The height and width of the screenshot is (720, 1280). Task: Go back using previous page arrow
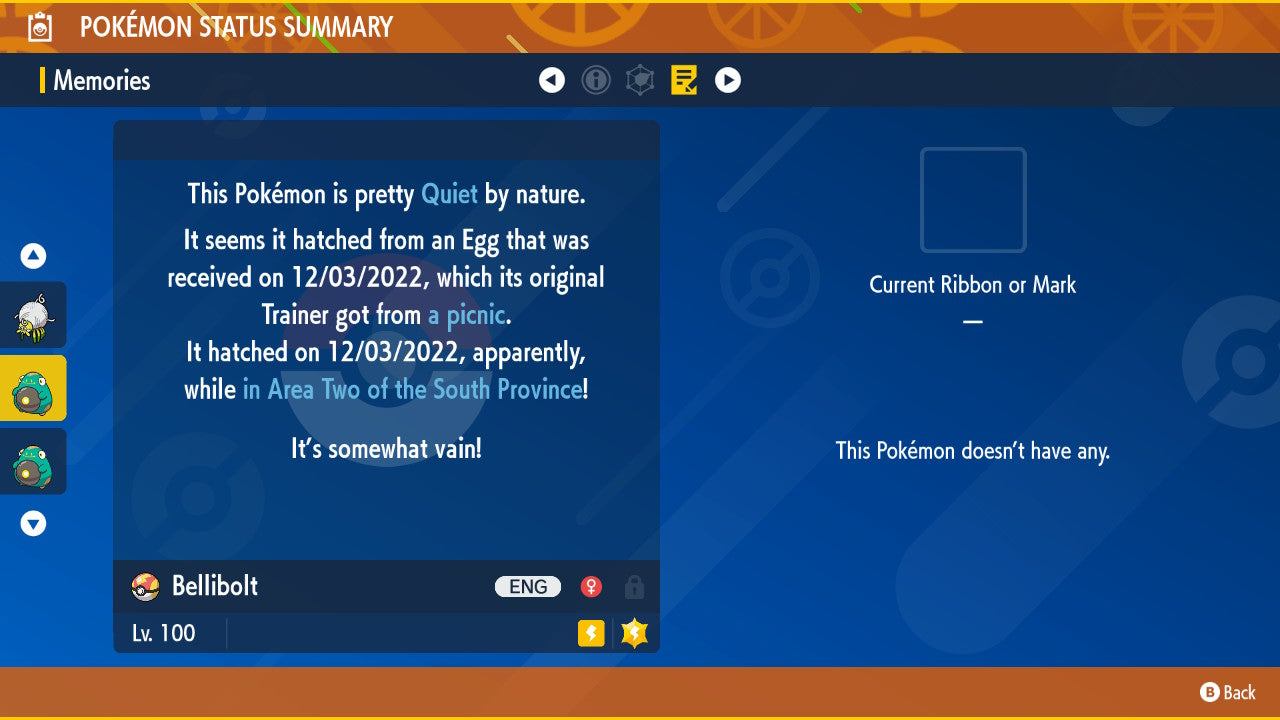552,80
